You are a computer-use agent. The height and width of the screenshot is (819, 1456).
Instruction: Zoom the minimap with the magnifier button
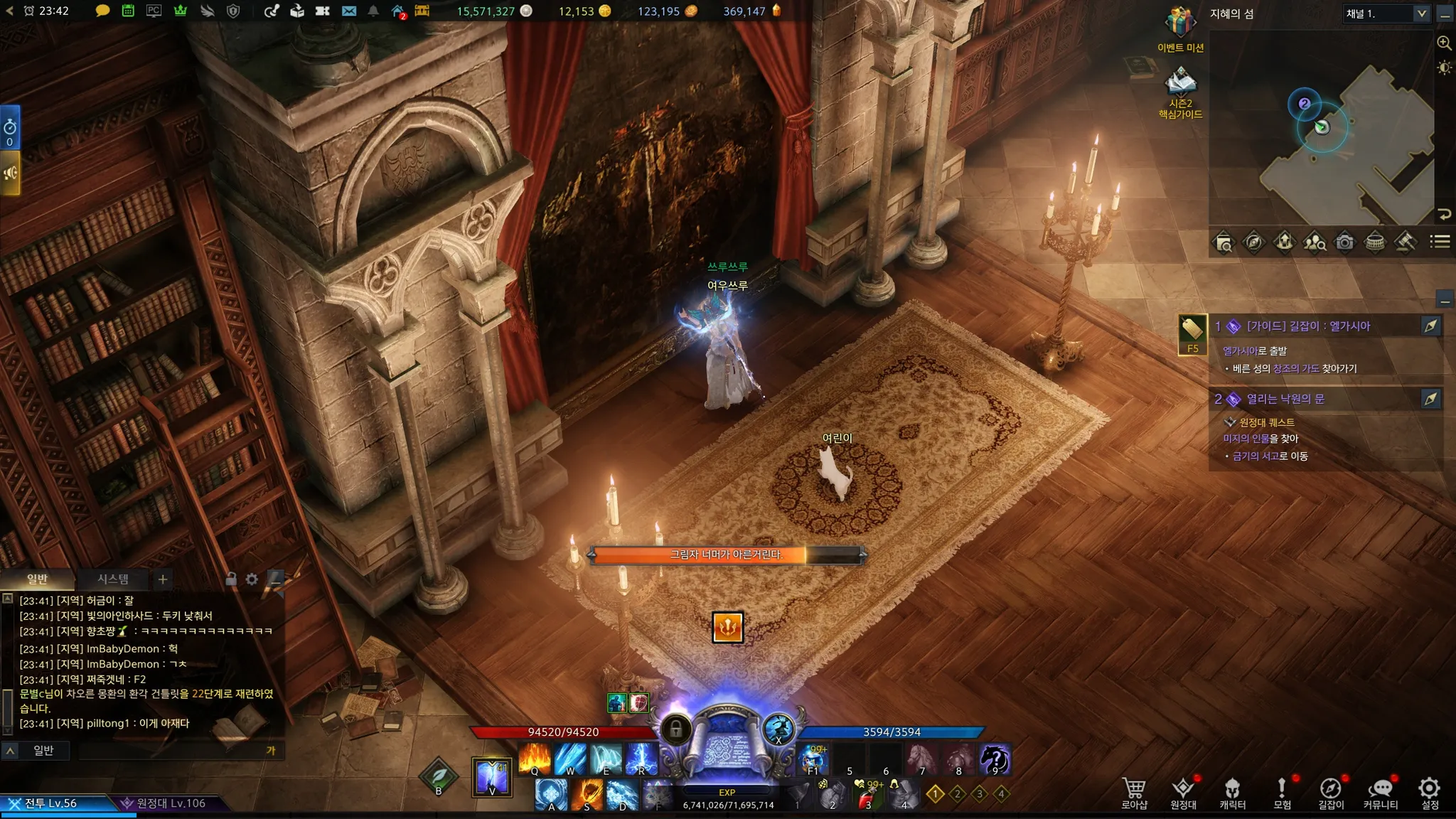pos(1444,43)
